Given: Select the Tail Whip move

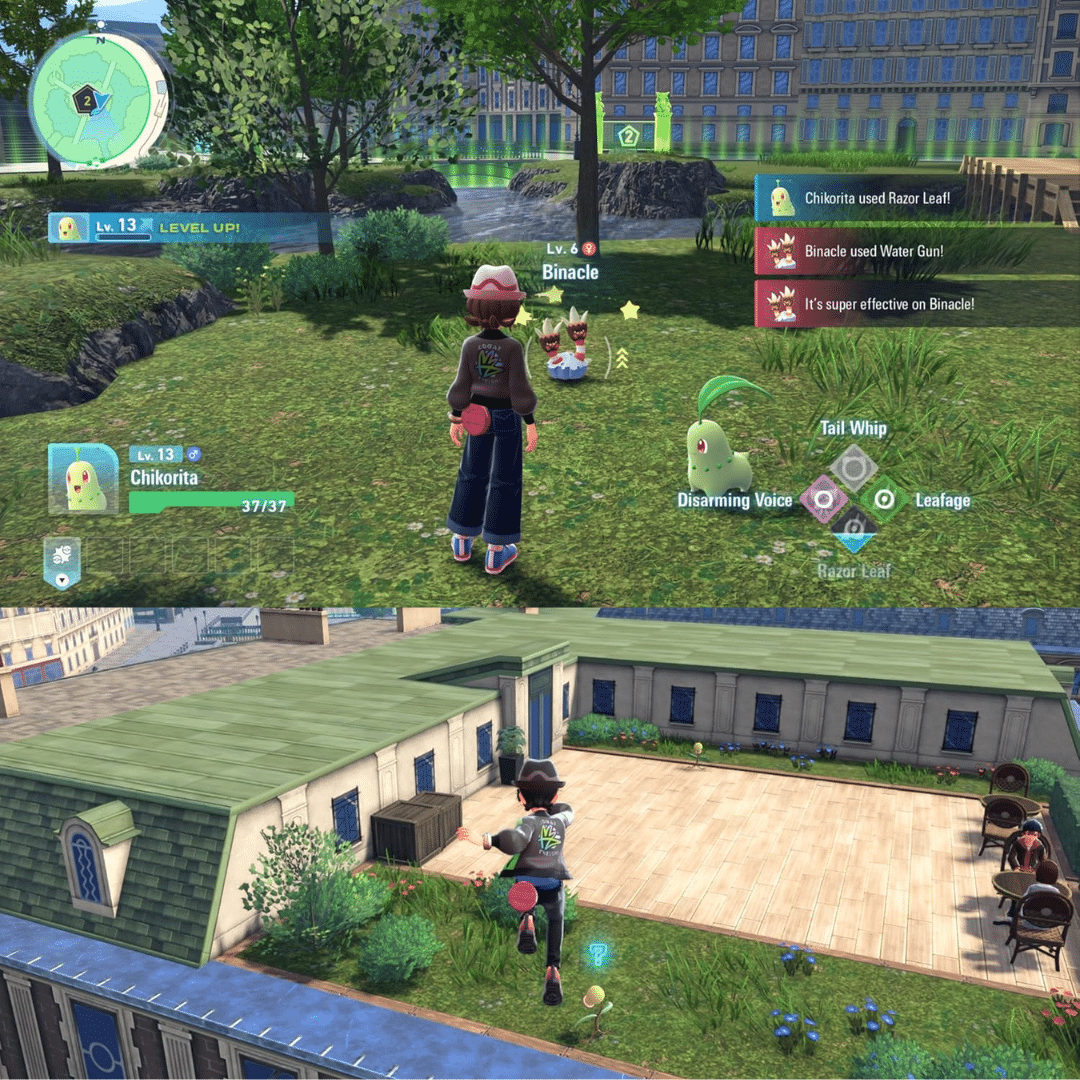Looking at the screenshot, I should pyautogui.click(x=854, y=466).
